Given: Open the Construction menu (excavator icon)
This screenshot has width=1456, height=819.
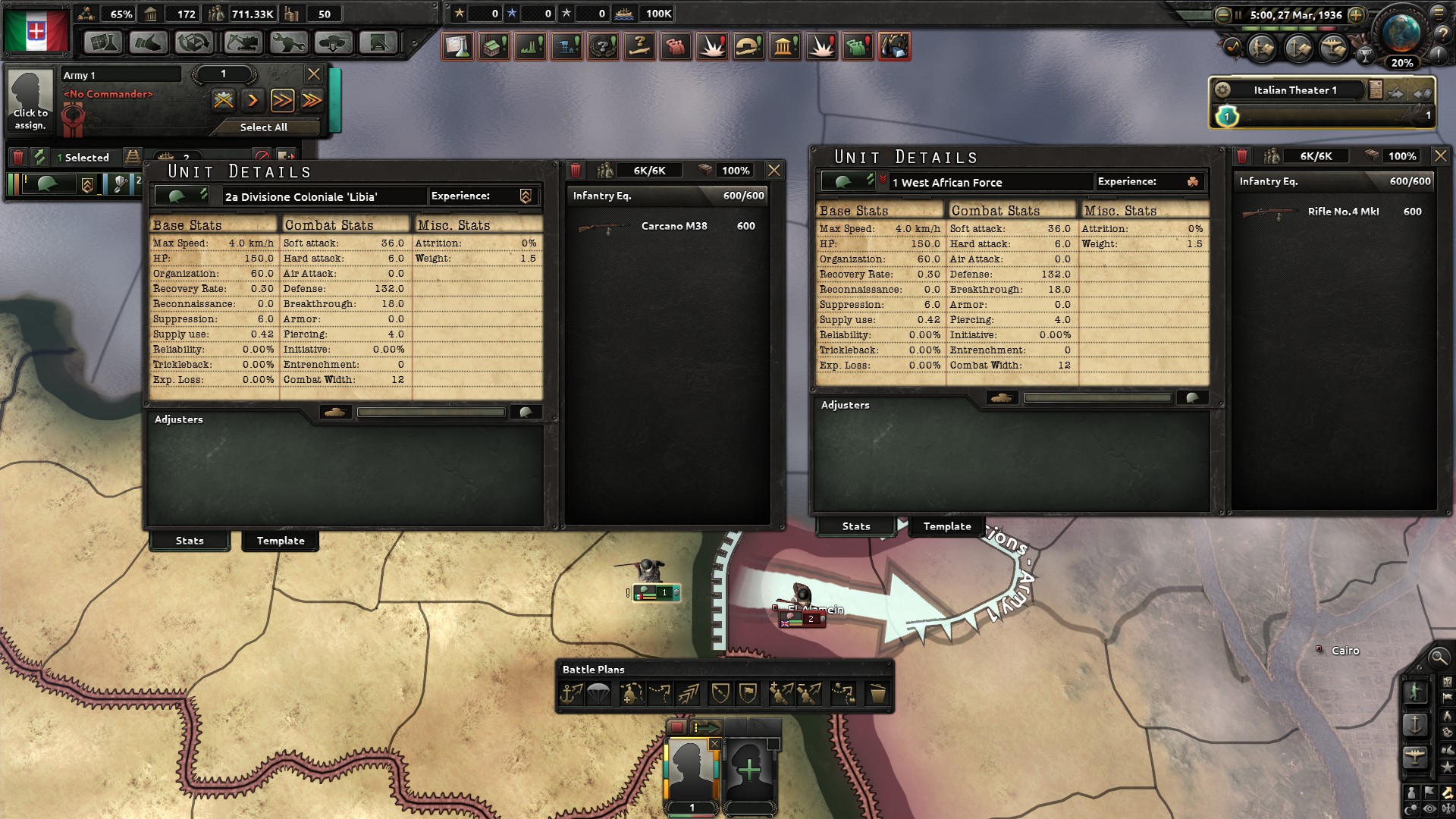Looking at the screenshot, I should click(x=241, y=43).
